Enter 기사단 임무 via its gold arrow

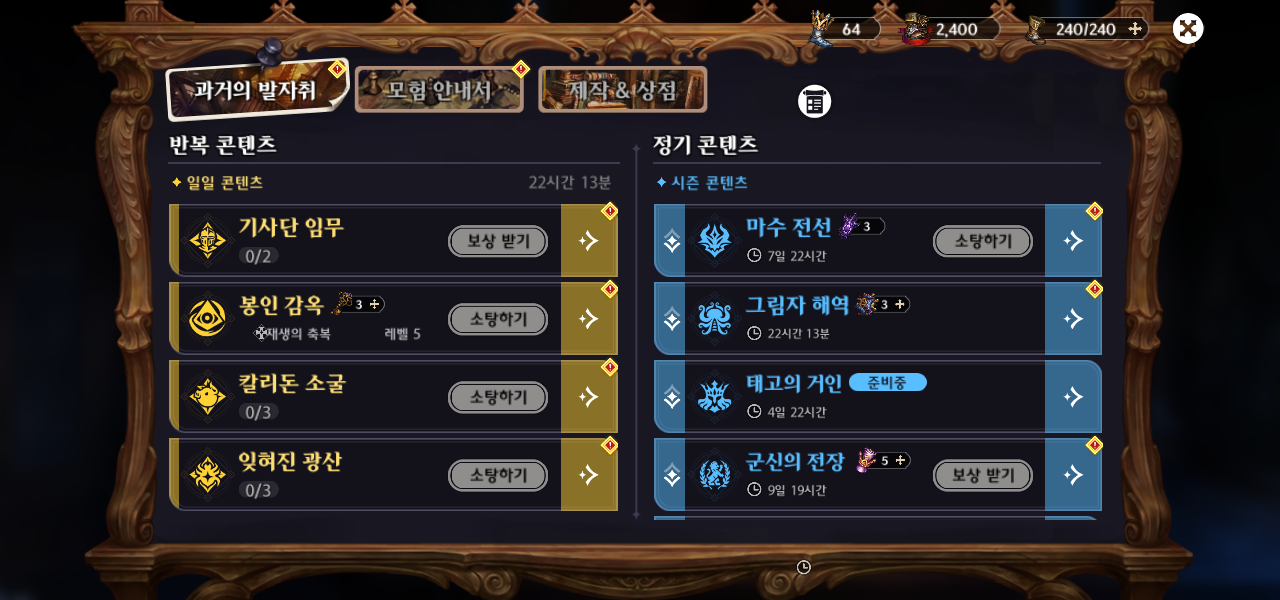point(589,241)
